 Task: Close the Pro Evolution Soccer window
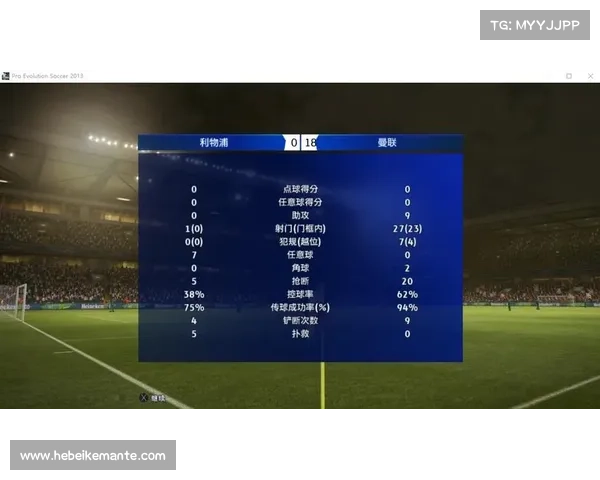(589, 75)
